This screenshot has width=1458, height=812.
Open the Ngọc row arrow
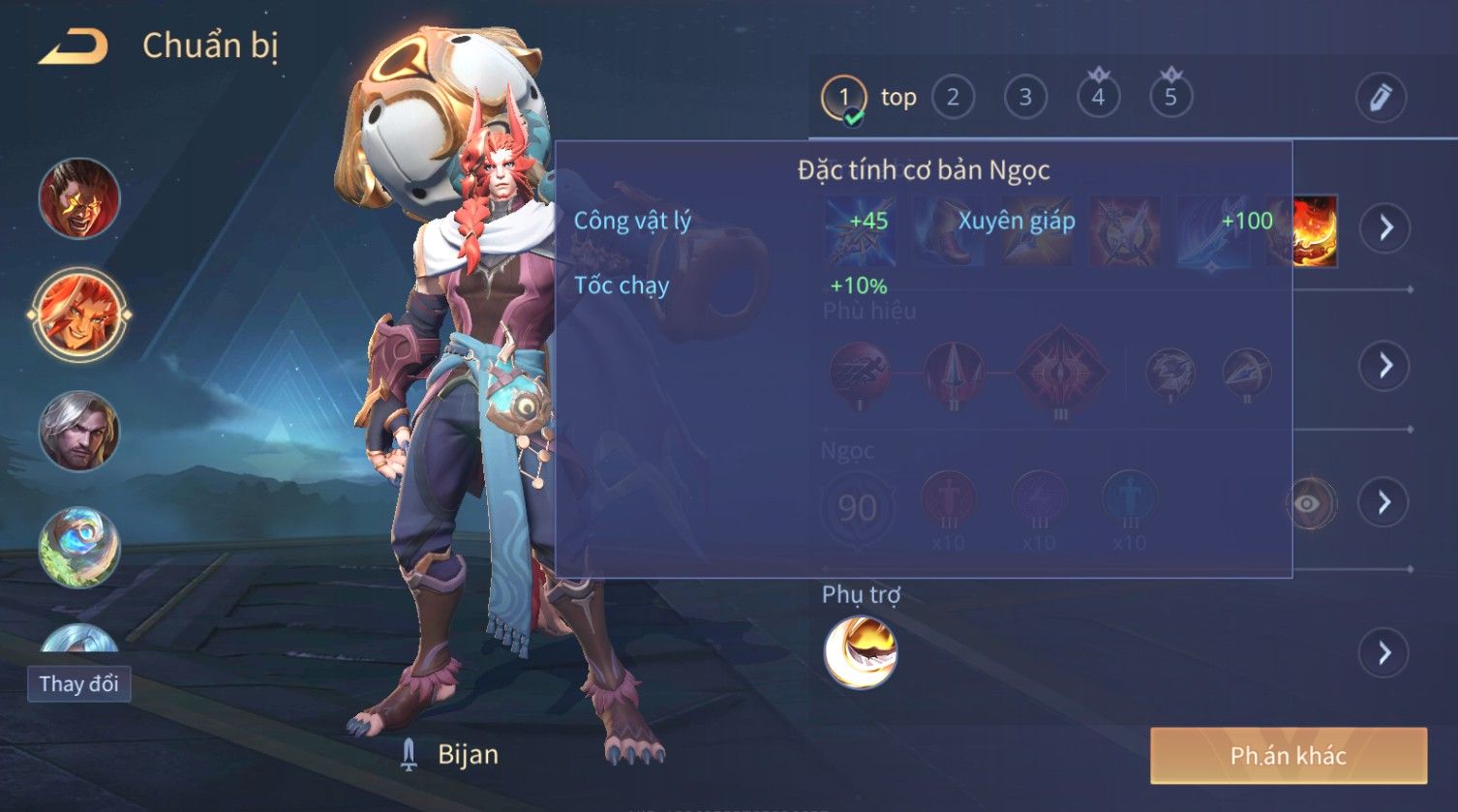pos(1385,501)
